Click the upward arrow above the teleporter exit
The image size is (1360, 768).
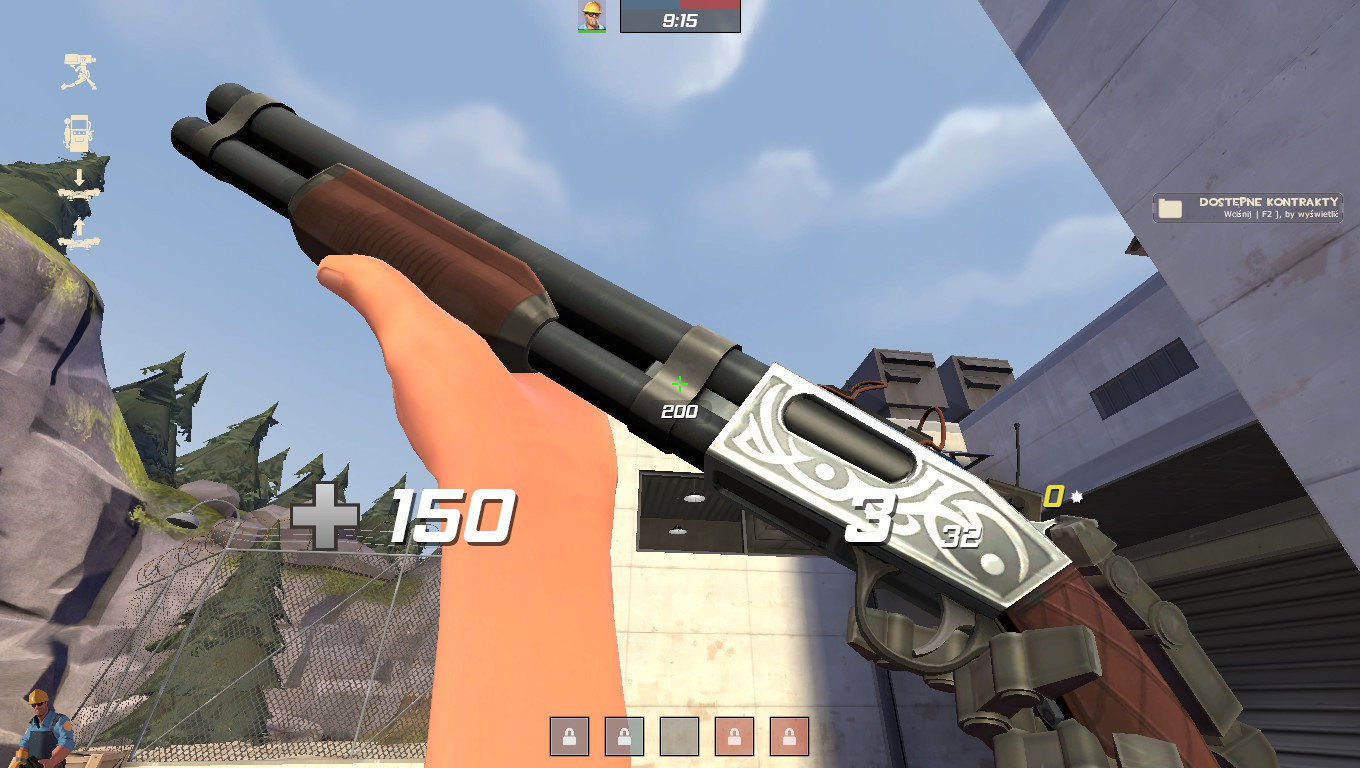point(80,225)
